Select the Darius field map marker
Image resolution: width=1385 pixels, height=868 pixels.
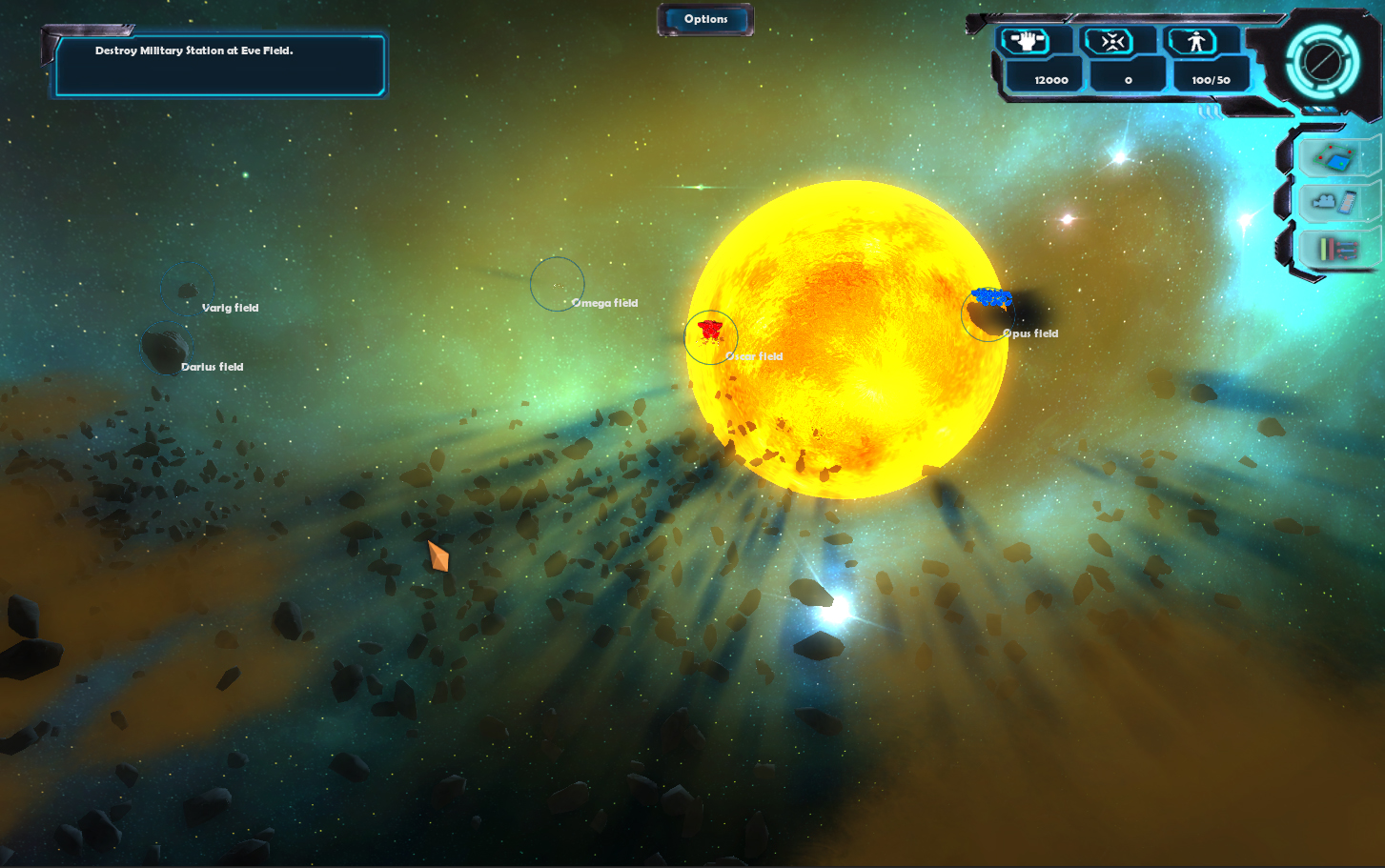coord(165,350)
